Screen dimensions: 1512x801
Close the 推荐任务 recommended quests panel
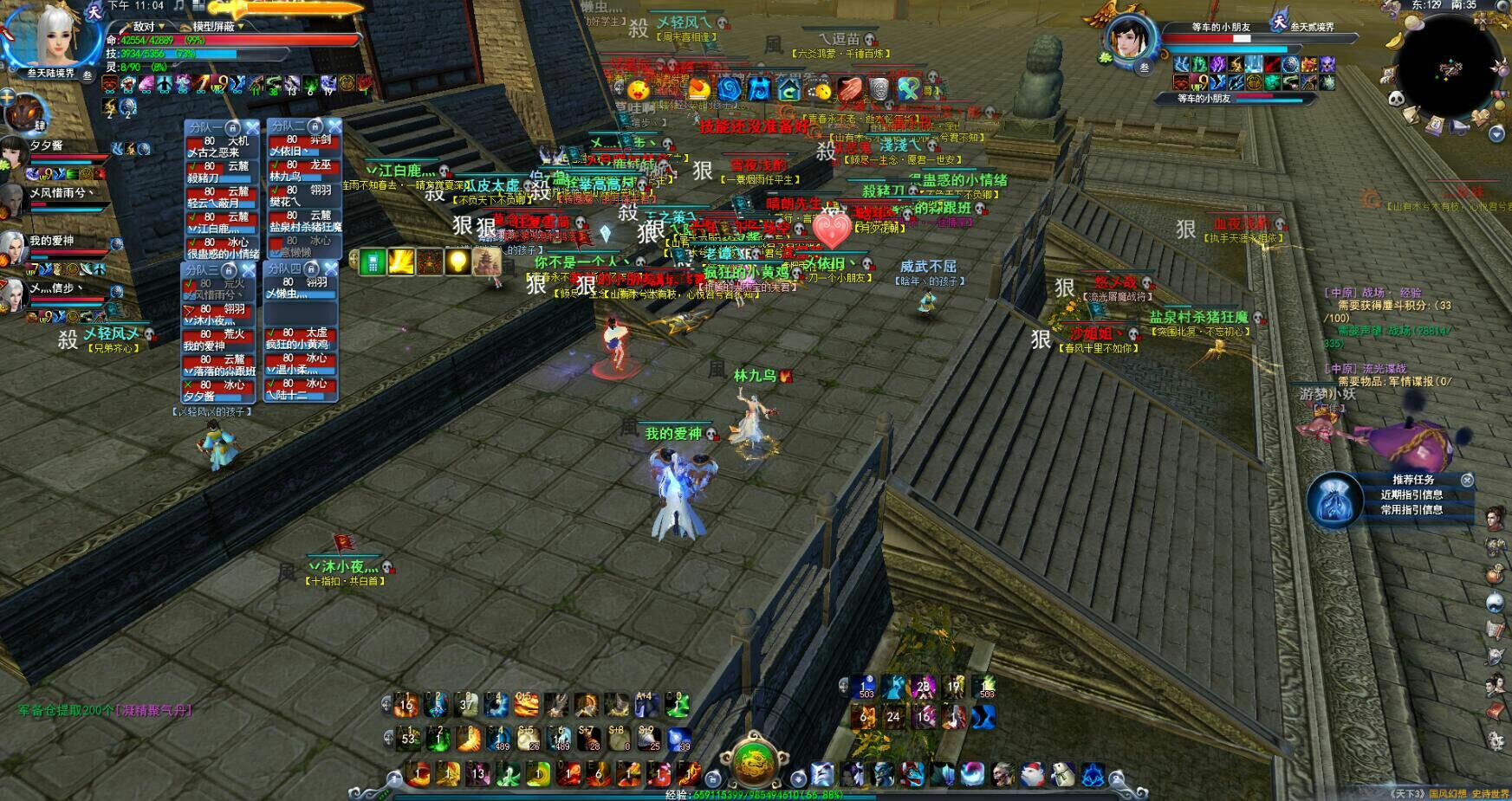tap(1467, 480)
